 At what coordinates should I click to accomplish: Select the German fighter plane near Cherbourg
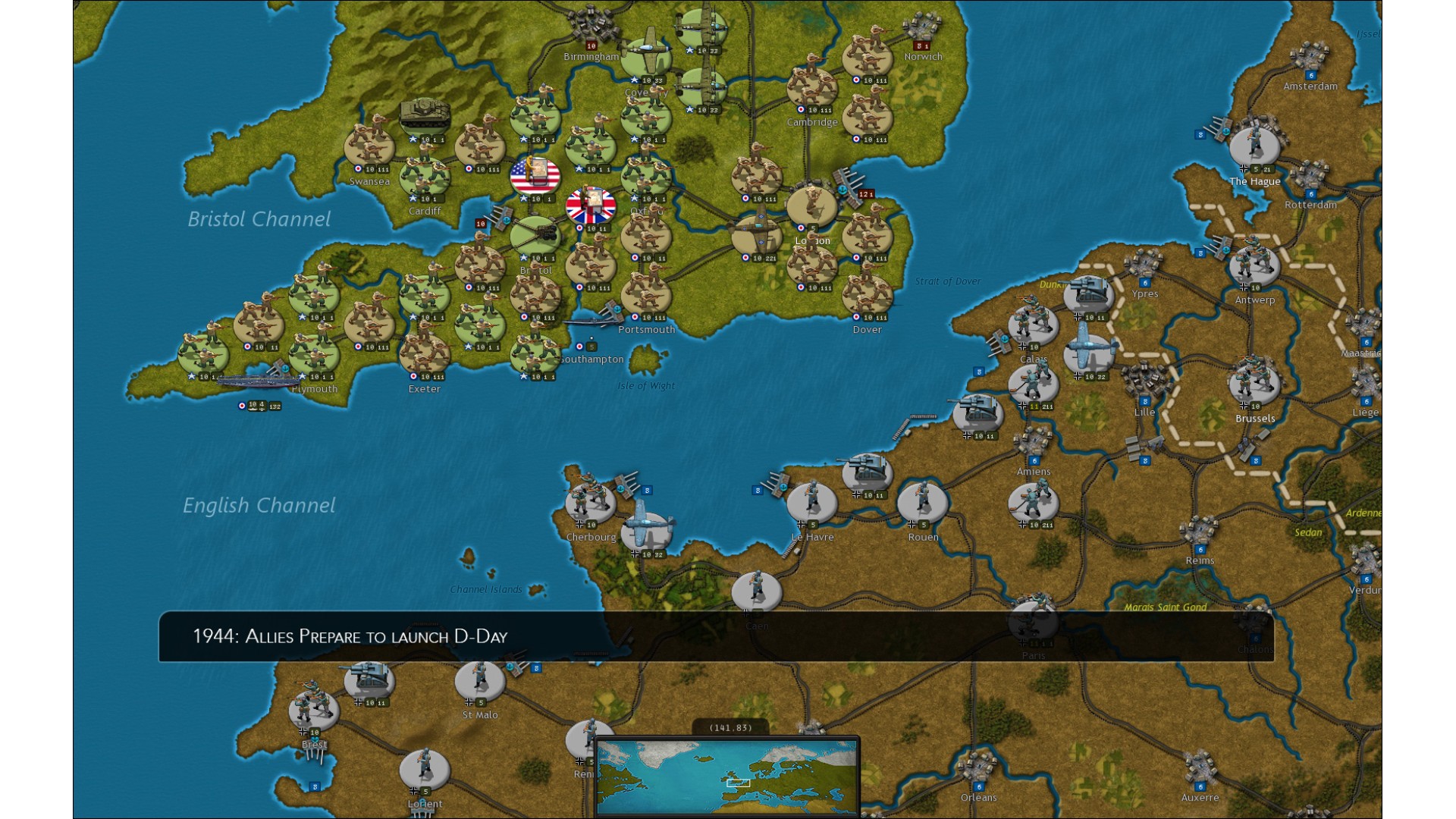646,526
